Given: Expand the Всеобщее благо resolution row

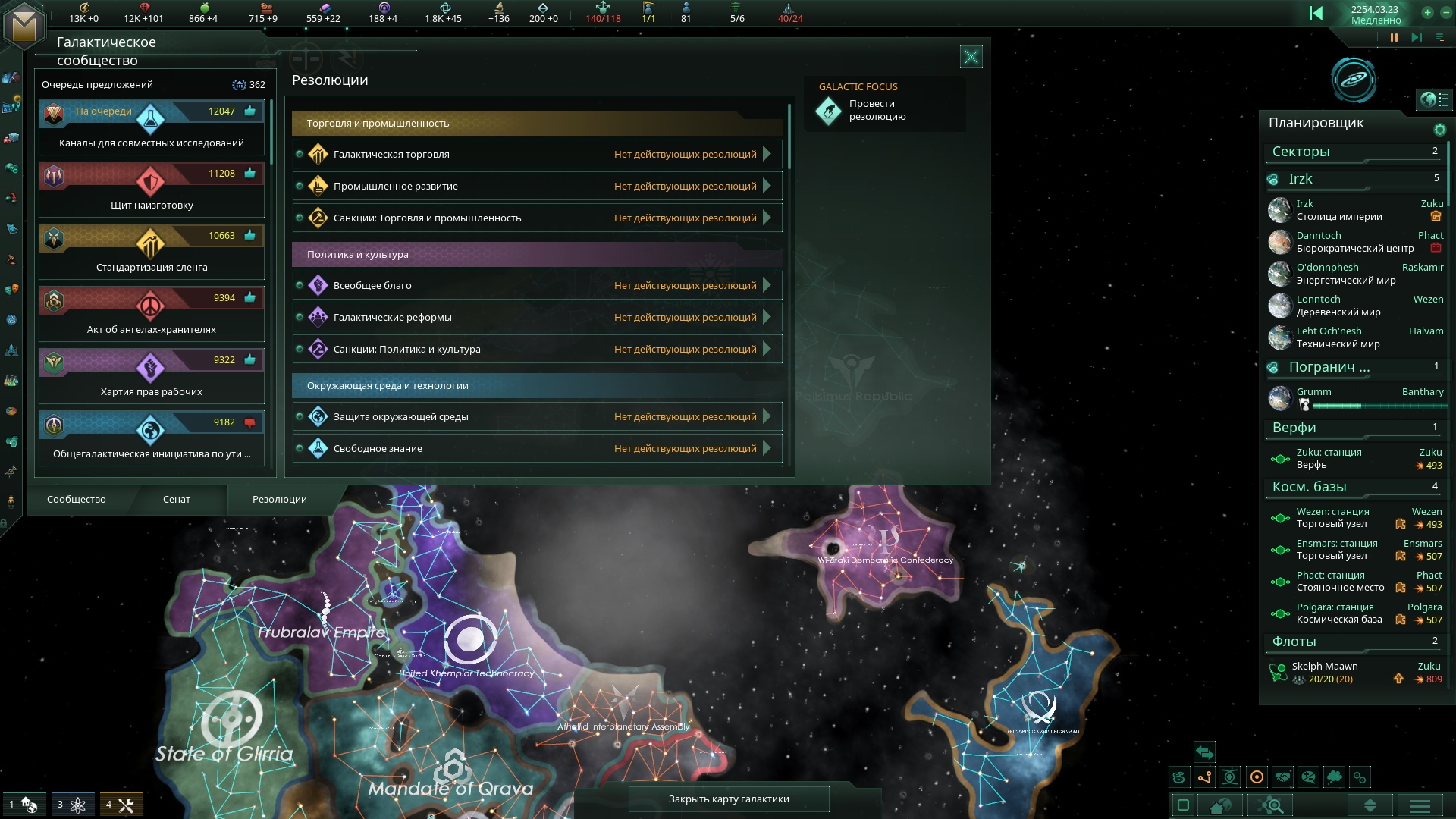Looking at the screenshot, I should tap(537, 286).
